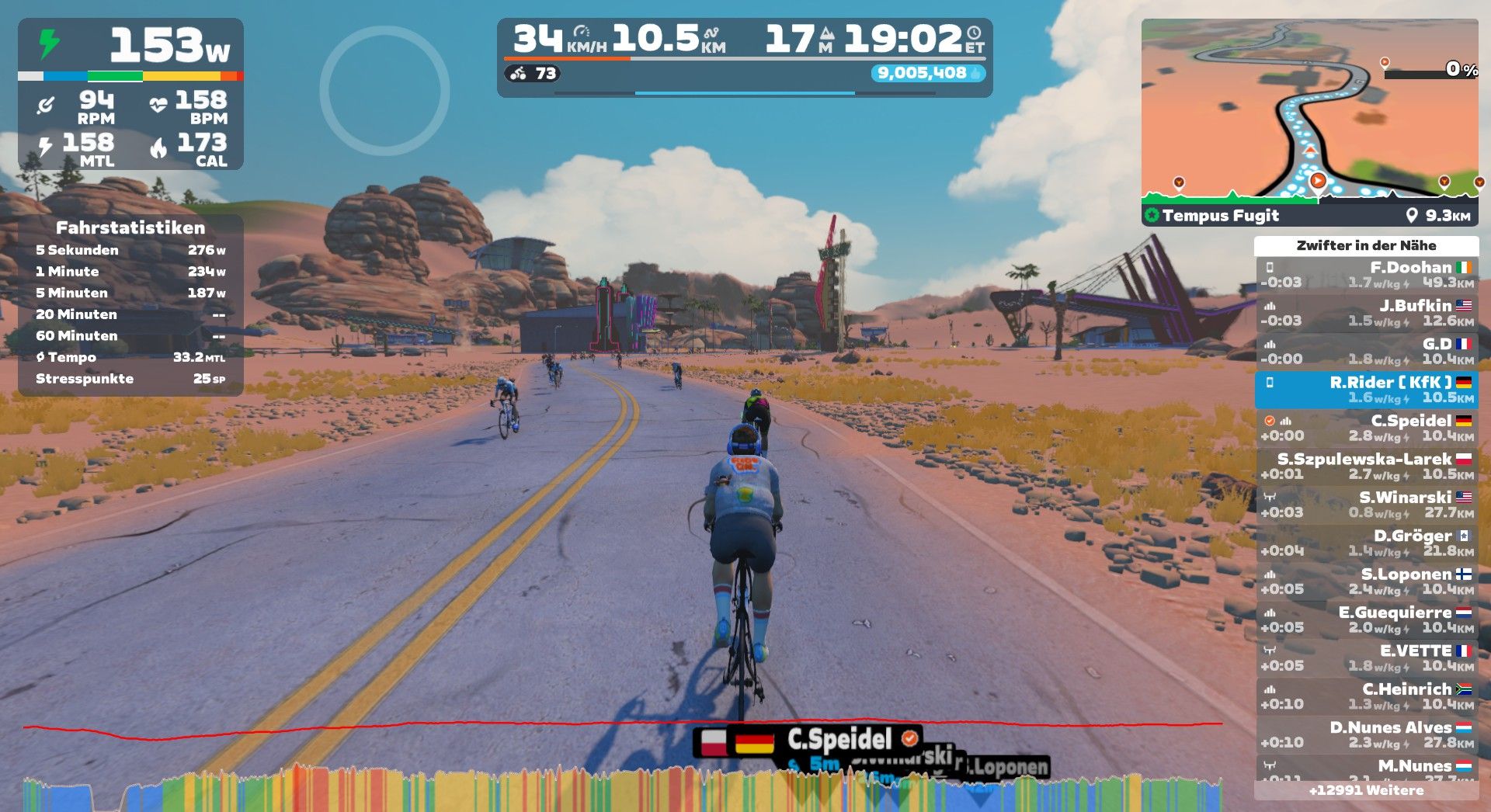Expand the +12991 Weitere riders row
This screenshot has width=1491, height=812.
(1366, 790)
